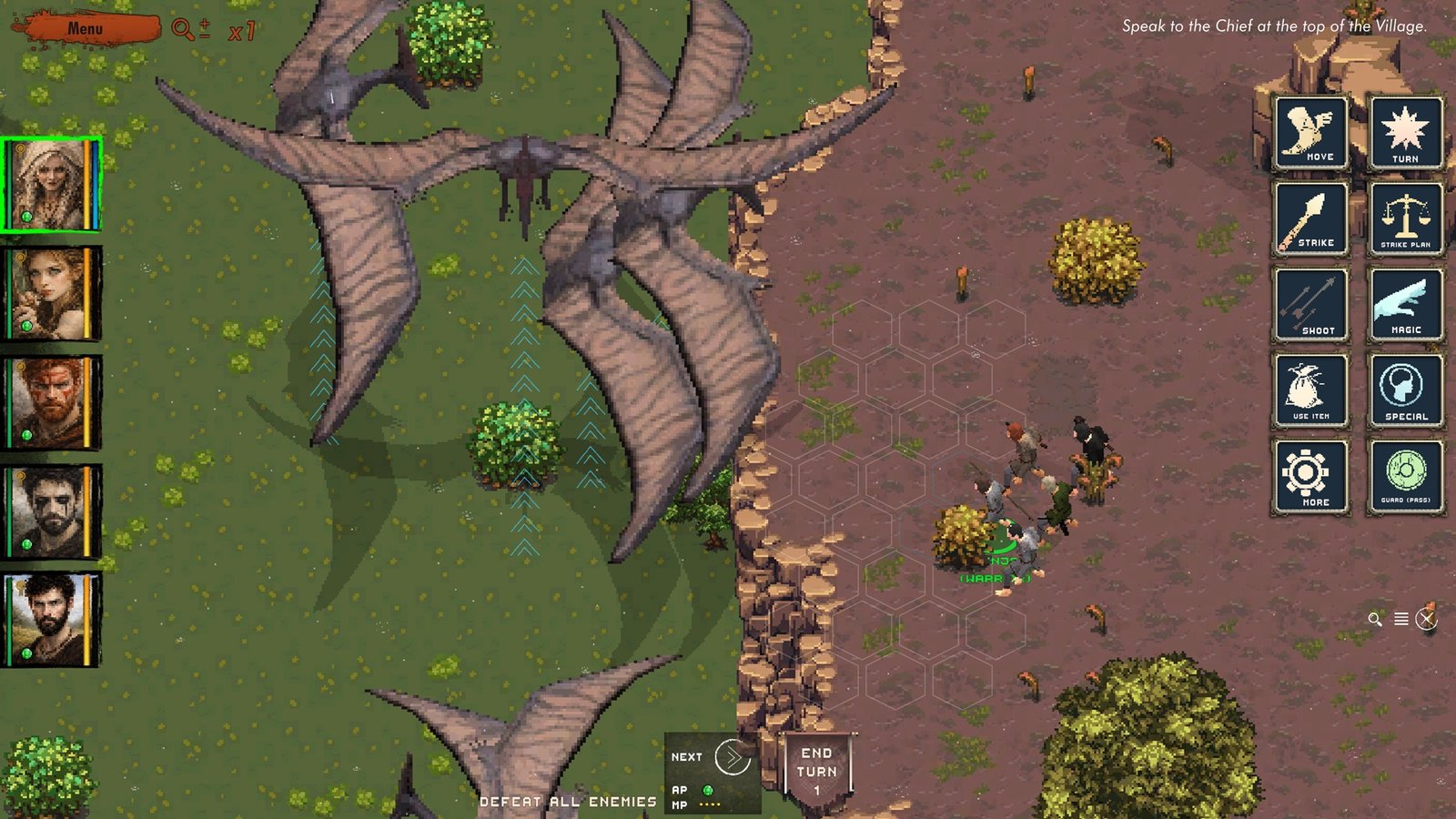This screenshot has width=1456, height=819.
Task: Activate the Magic hand action
Action: coord(1405,305)
